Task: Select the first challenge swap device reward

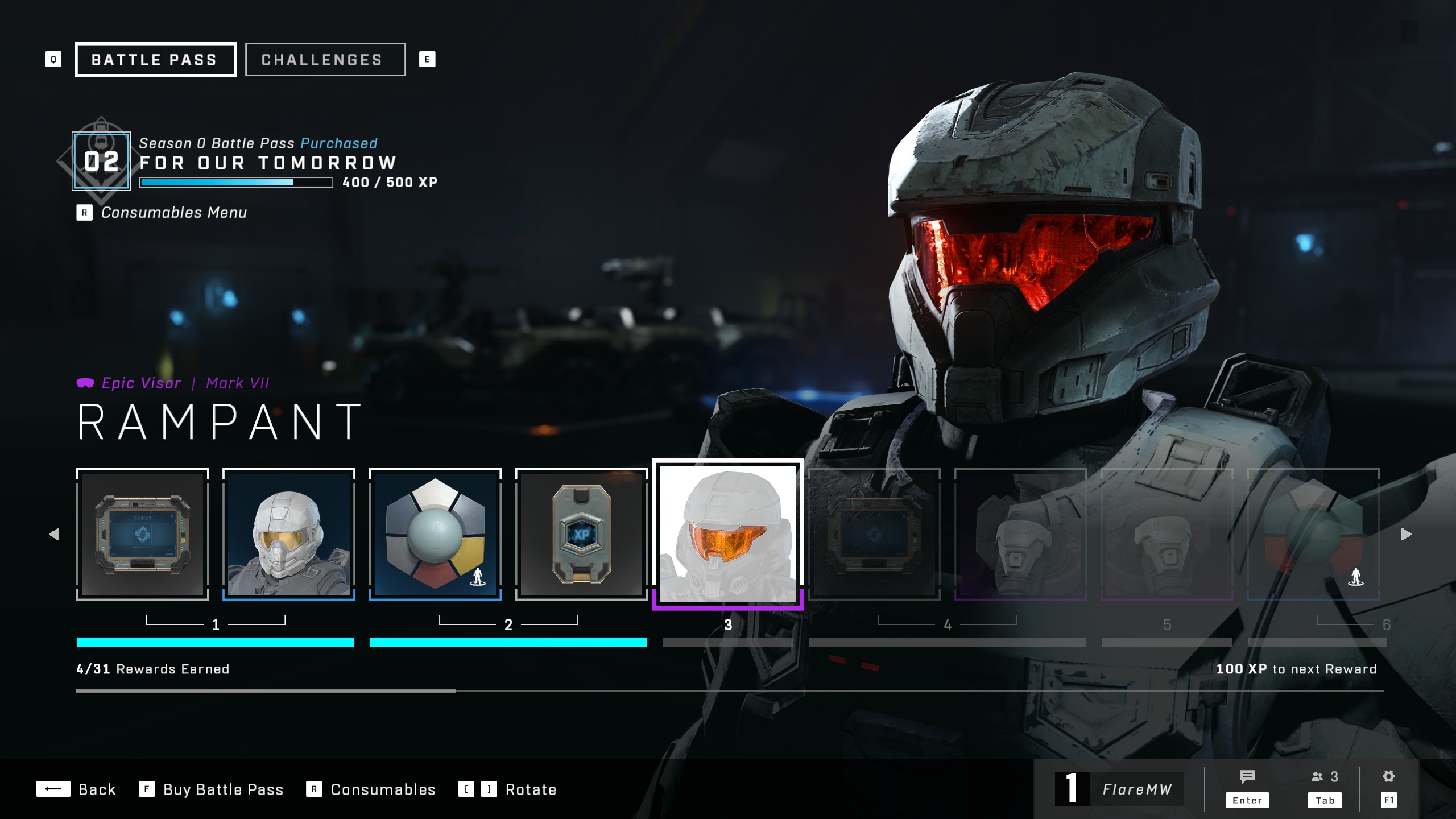Action: click(143, 533)
